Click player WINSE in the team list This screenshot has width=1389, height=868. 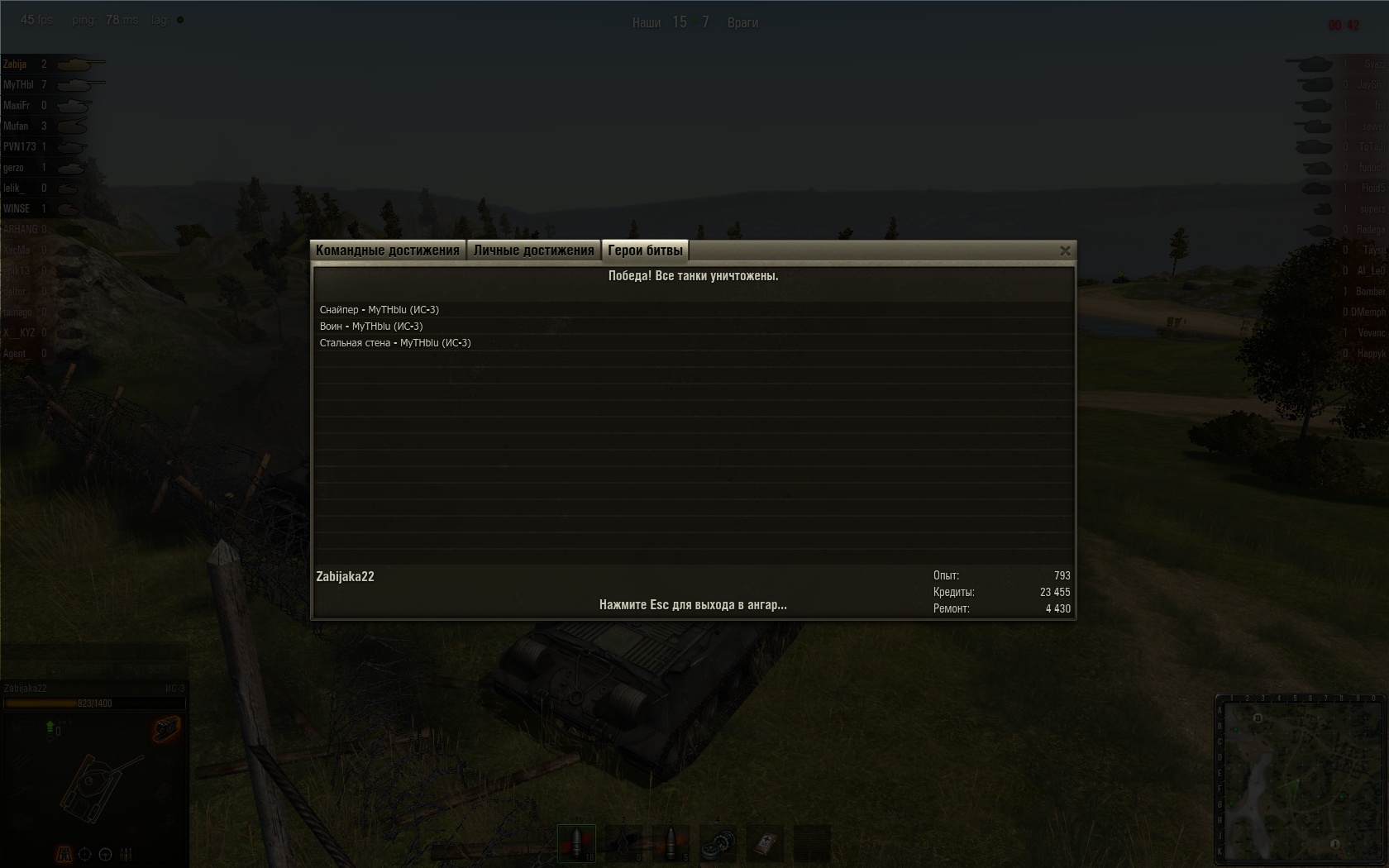17,209
